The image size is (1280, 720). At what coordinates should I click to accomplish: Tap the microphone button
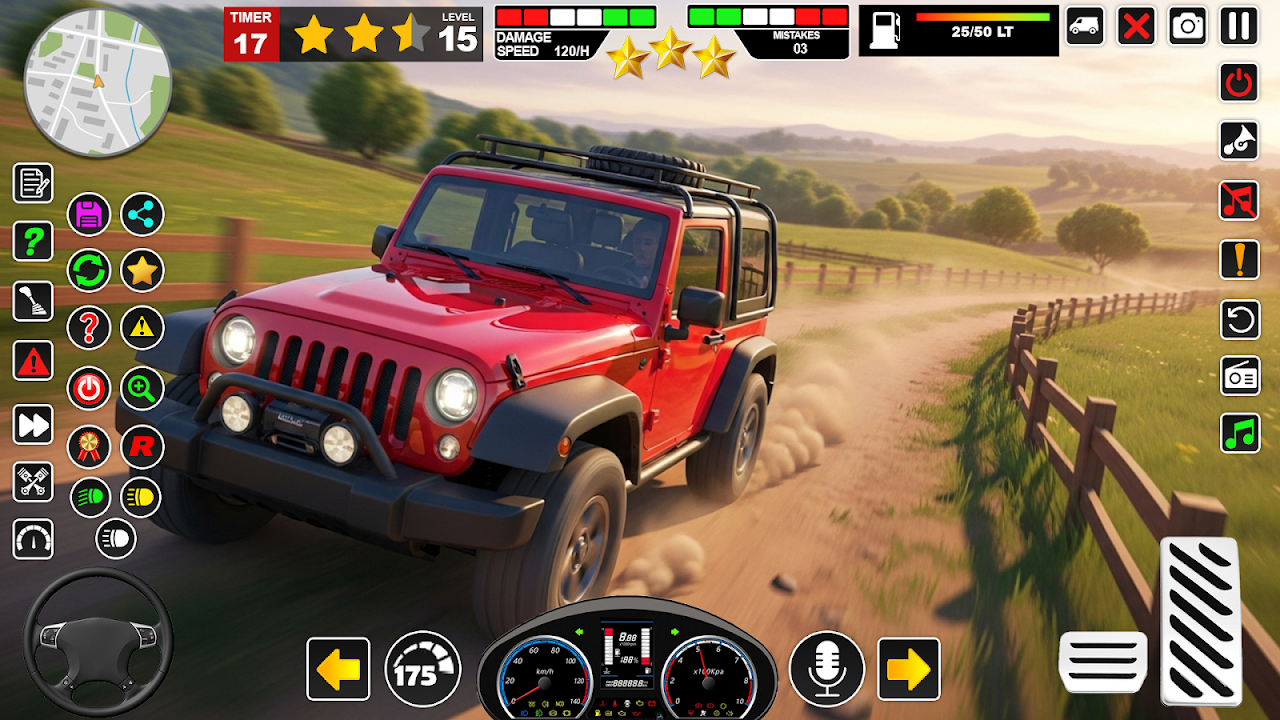[827, 668]
